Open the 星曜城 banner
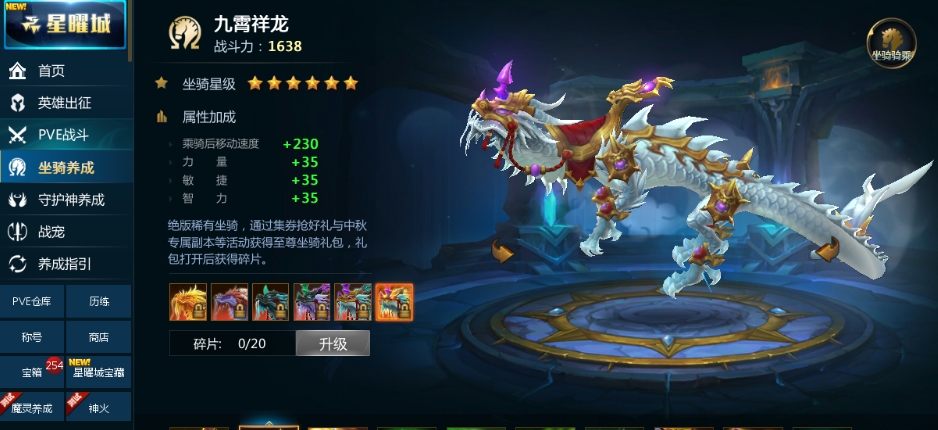The image size is (938, 430). tap(65, 24)
